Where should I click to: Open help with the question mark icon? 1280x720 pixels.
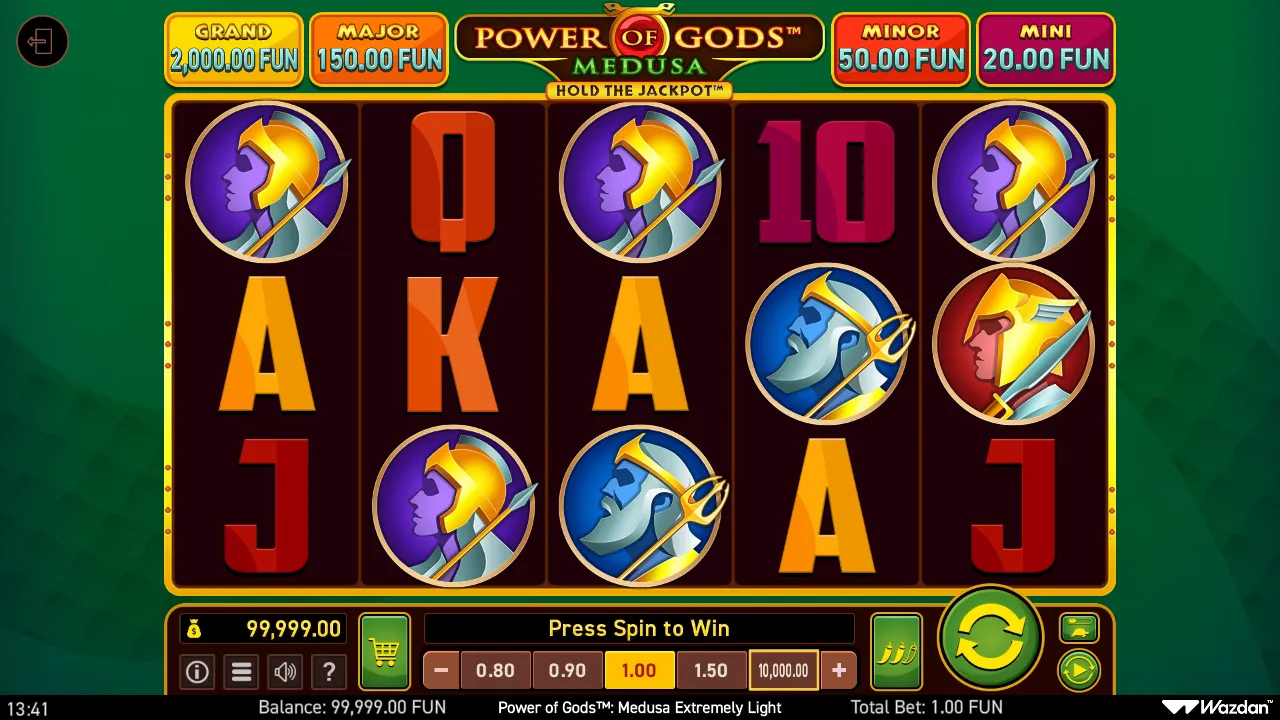329,672
